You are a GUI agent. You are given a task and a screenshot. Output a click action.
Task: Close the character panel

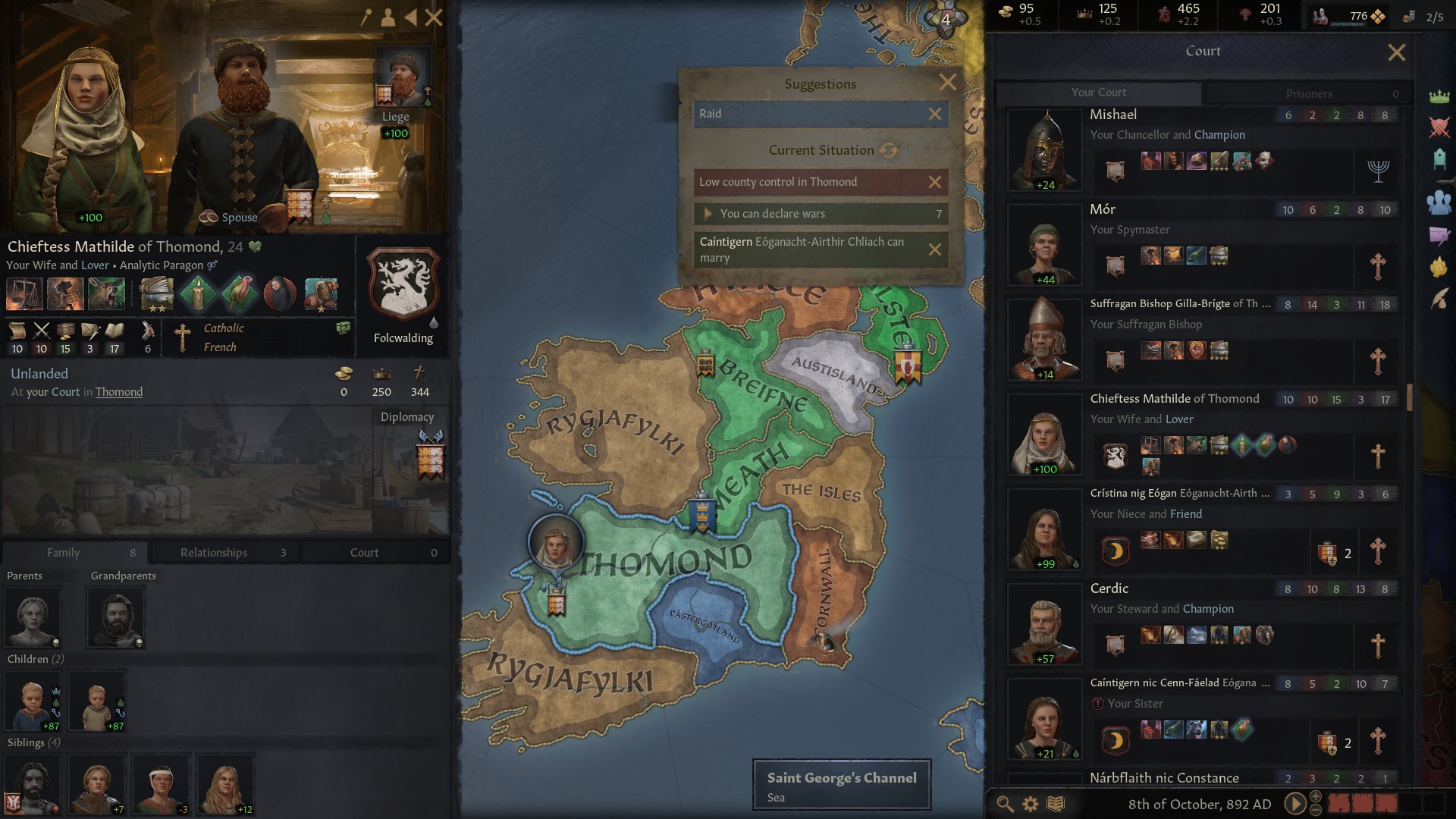coord(434,17)
